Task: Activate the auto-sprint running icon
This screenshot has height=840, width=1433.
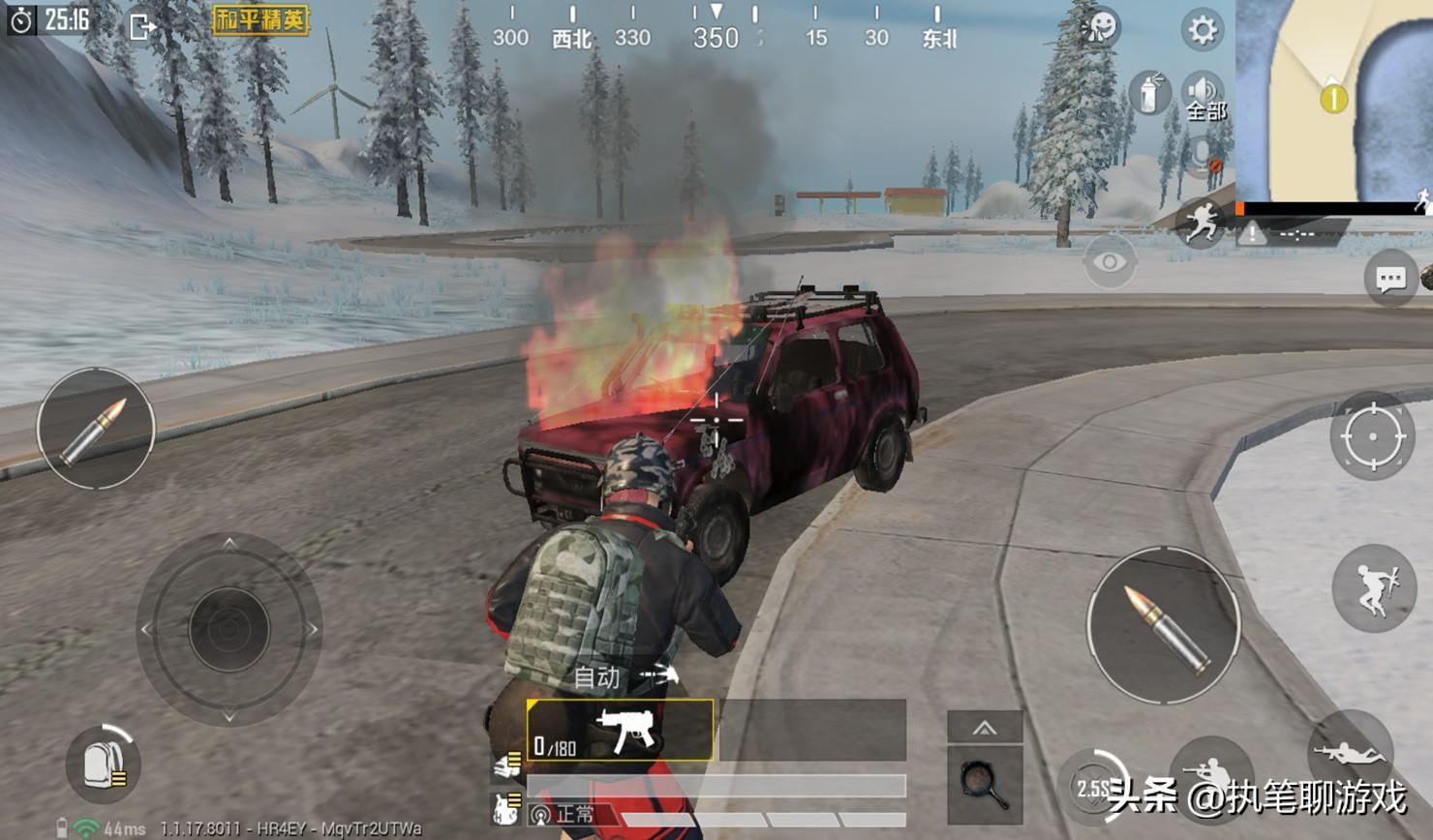Action: coord(1201,222)
